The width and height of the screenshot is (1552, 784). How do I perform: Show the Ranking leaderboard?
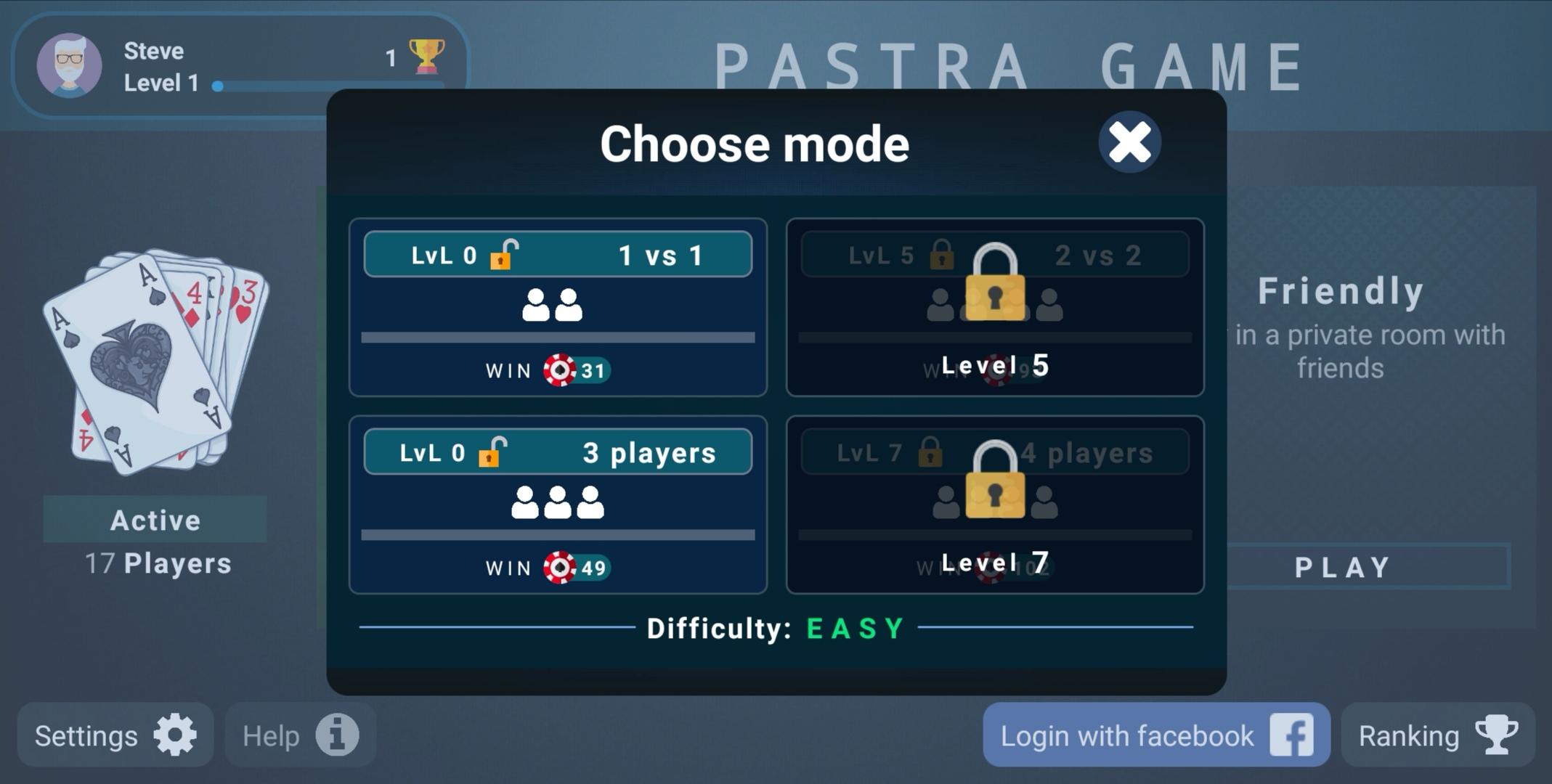click(x=1437, y=735)
